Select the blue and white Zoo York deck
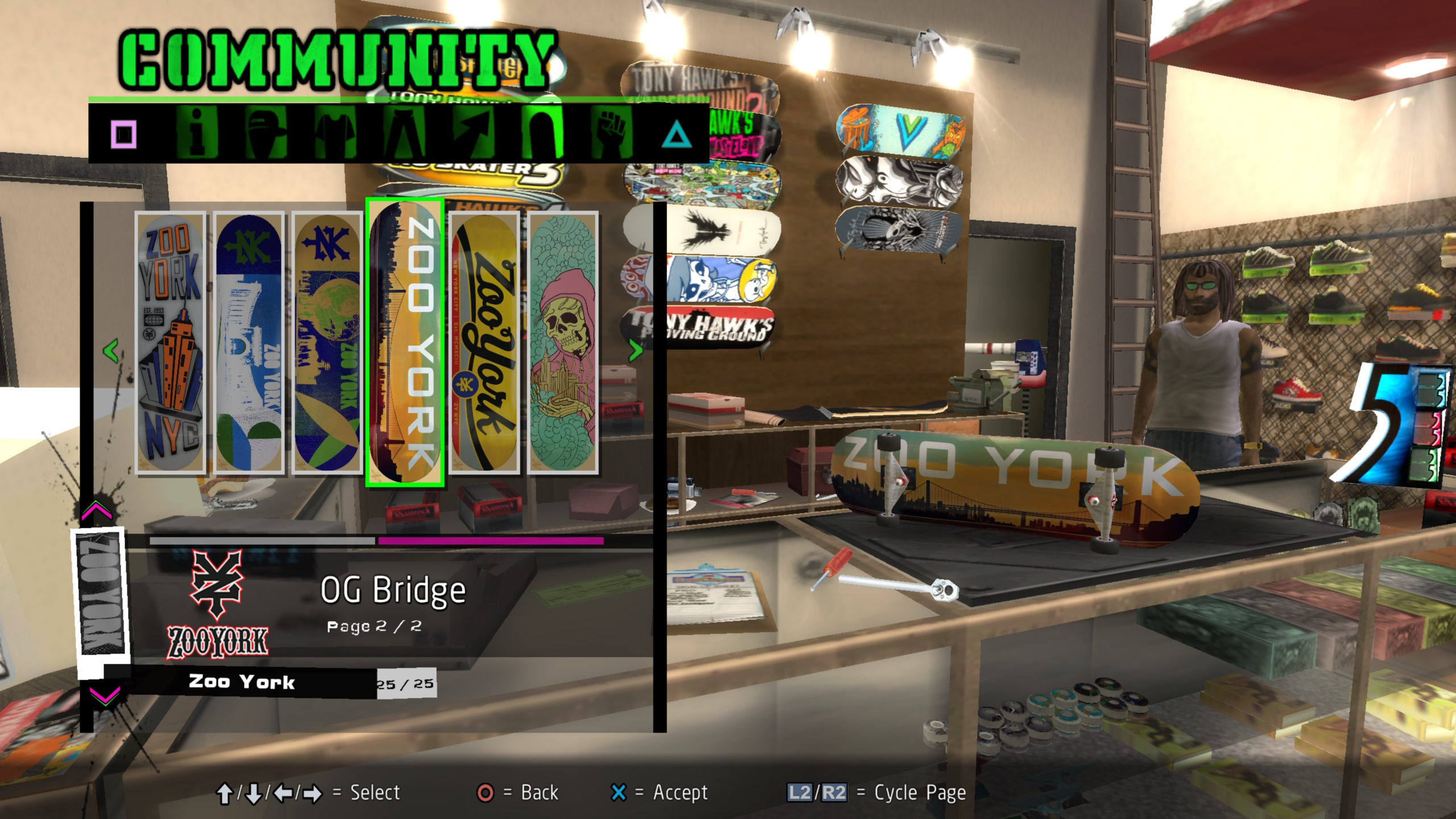Screen dimensions: 1456x819 [249, 343]
